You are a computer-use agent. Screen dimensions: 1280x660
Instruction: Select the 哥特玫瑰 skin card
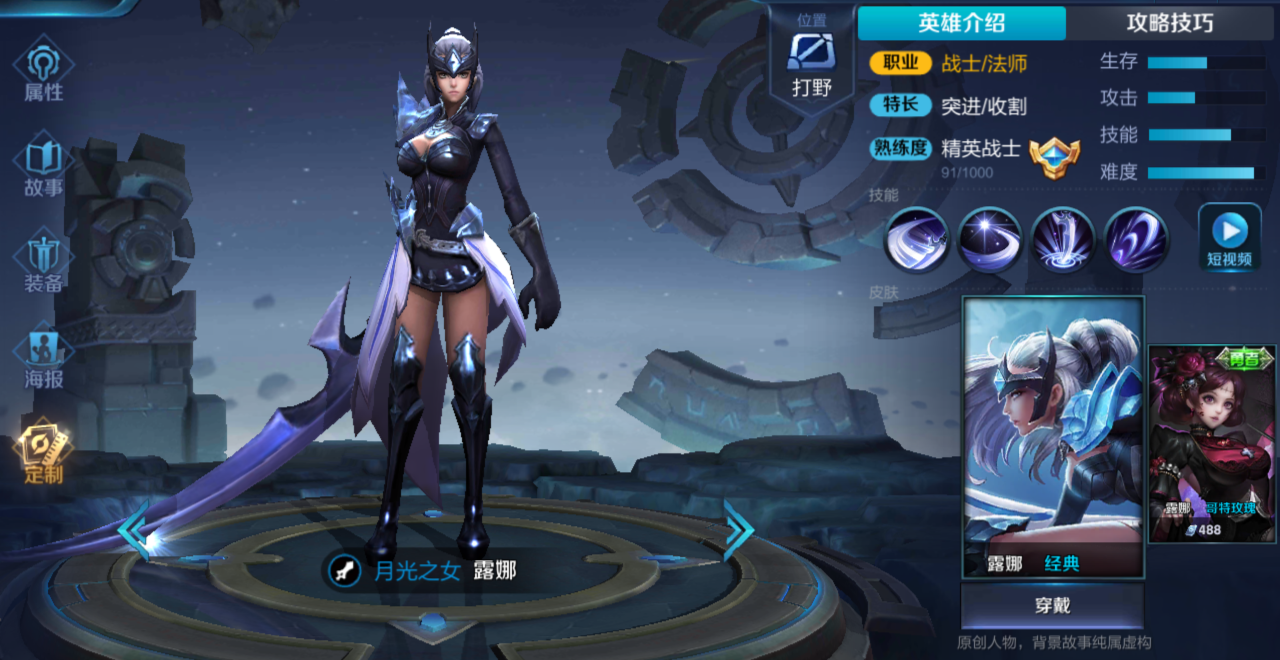1212,443
